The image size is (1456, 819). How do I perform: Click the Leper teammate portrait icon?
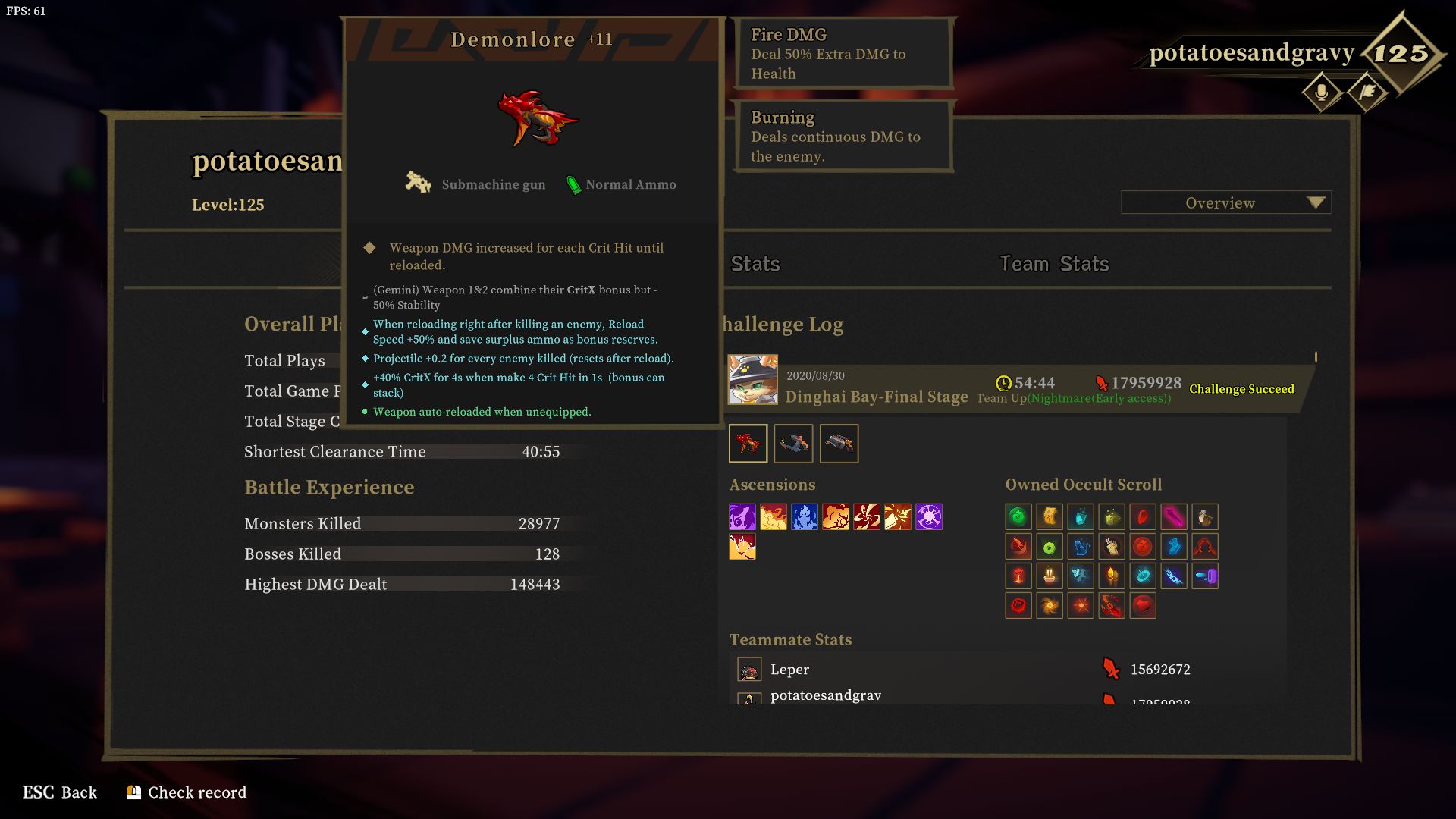749,670
